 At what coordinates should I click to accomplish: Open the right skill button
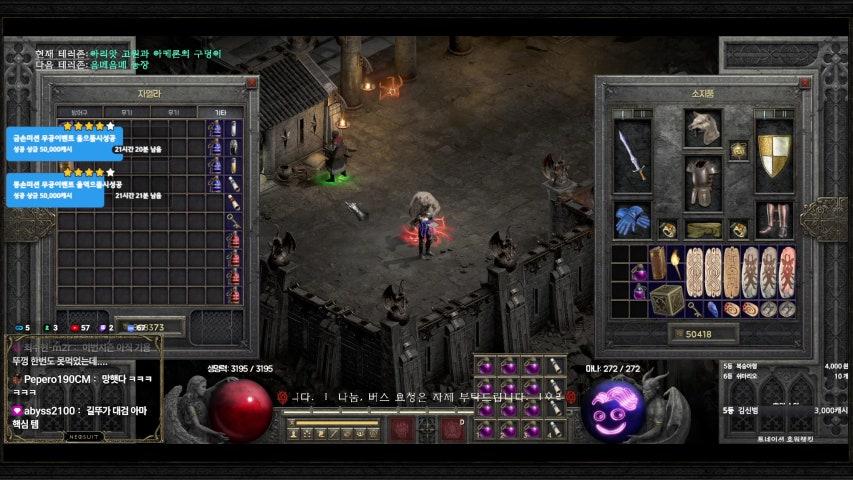pyautogui.click(x=452, y=429)
